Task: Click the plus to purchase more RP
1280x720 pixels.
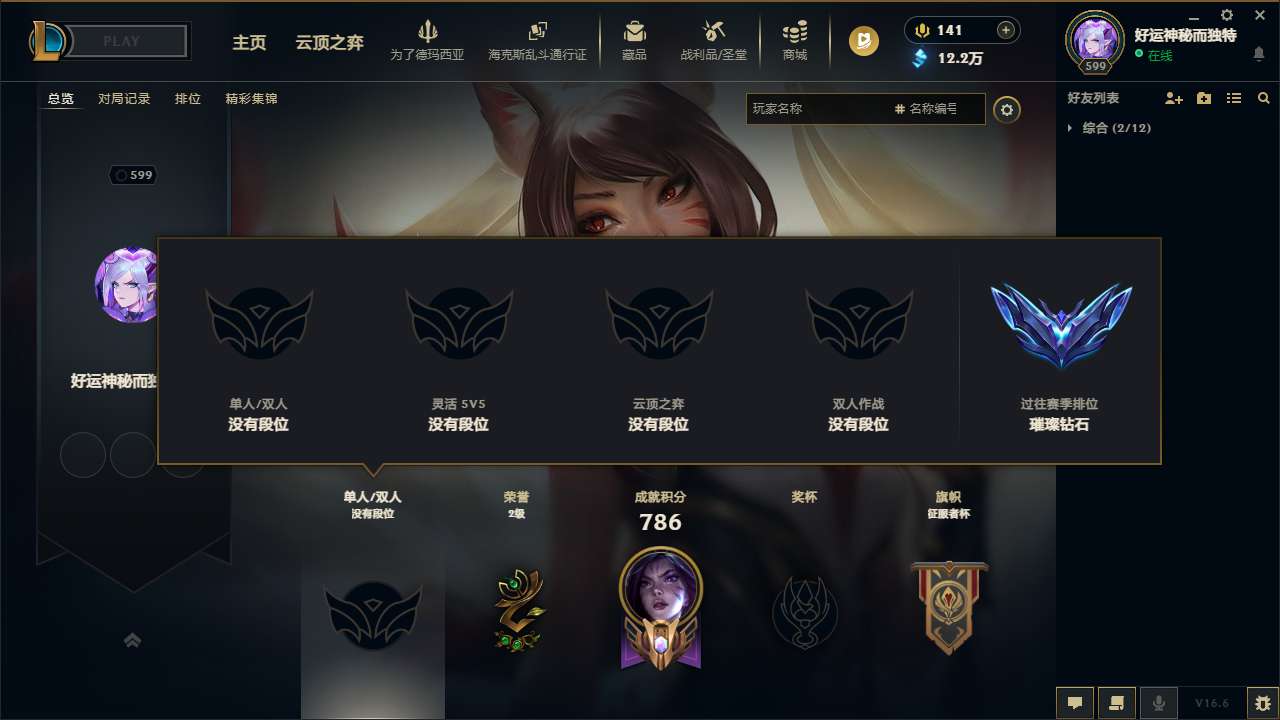Action: coord(1003,30)
